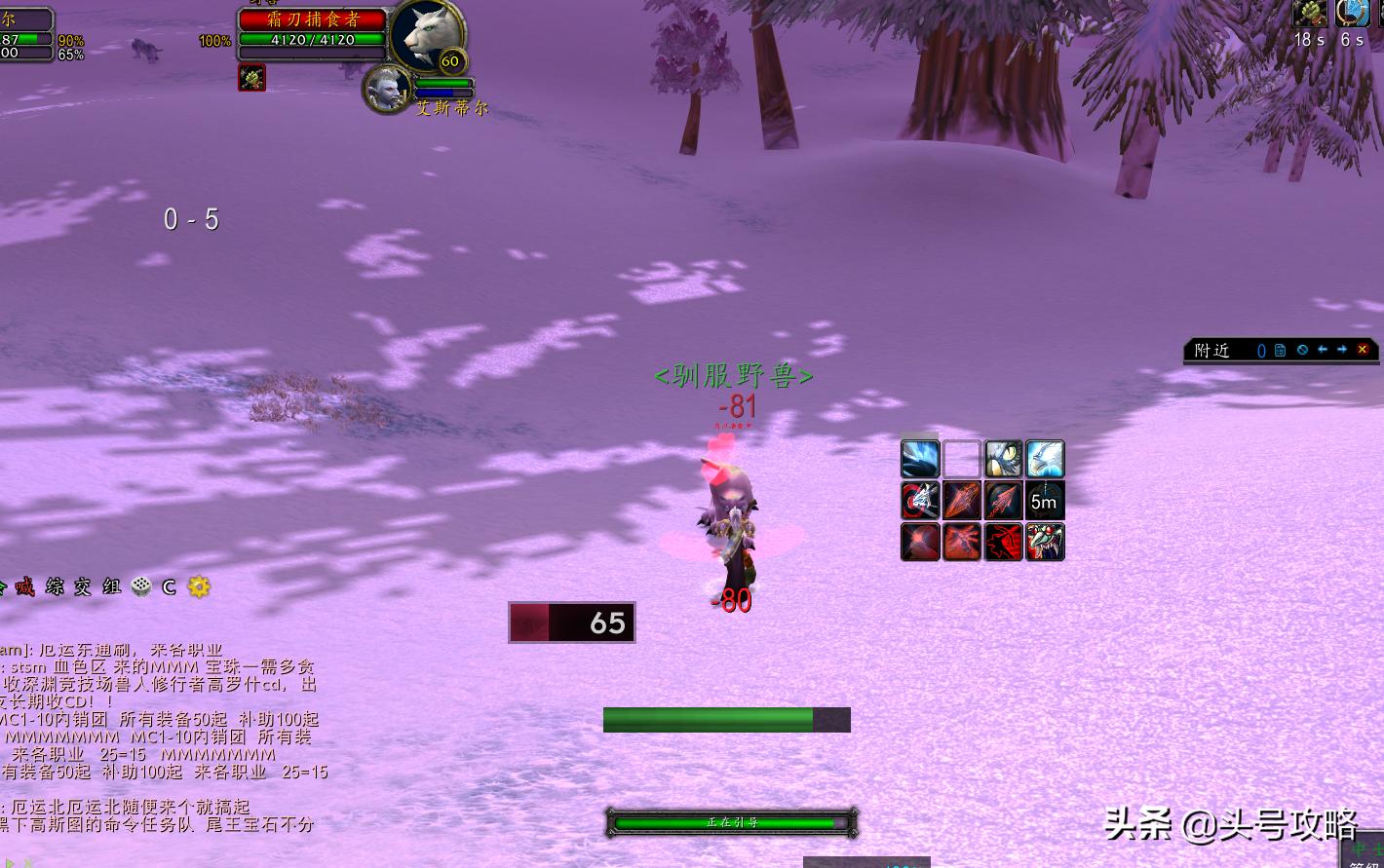Use the red bow-silhouette ability icon
Image resolution: width=1384 pixels, height=868 pixels.
pyautogui.click(x=1003, y=542)
